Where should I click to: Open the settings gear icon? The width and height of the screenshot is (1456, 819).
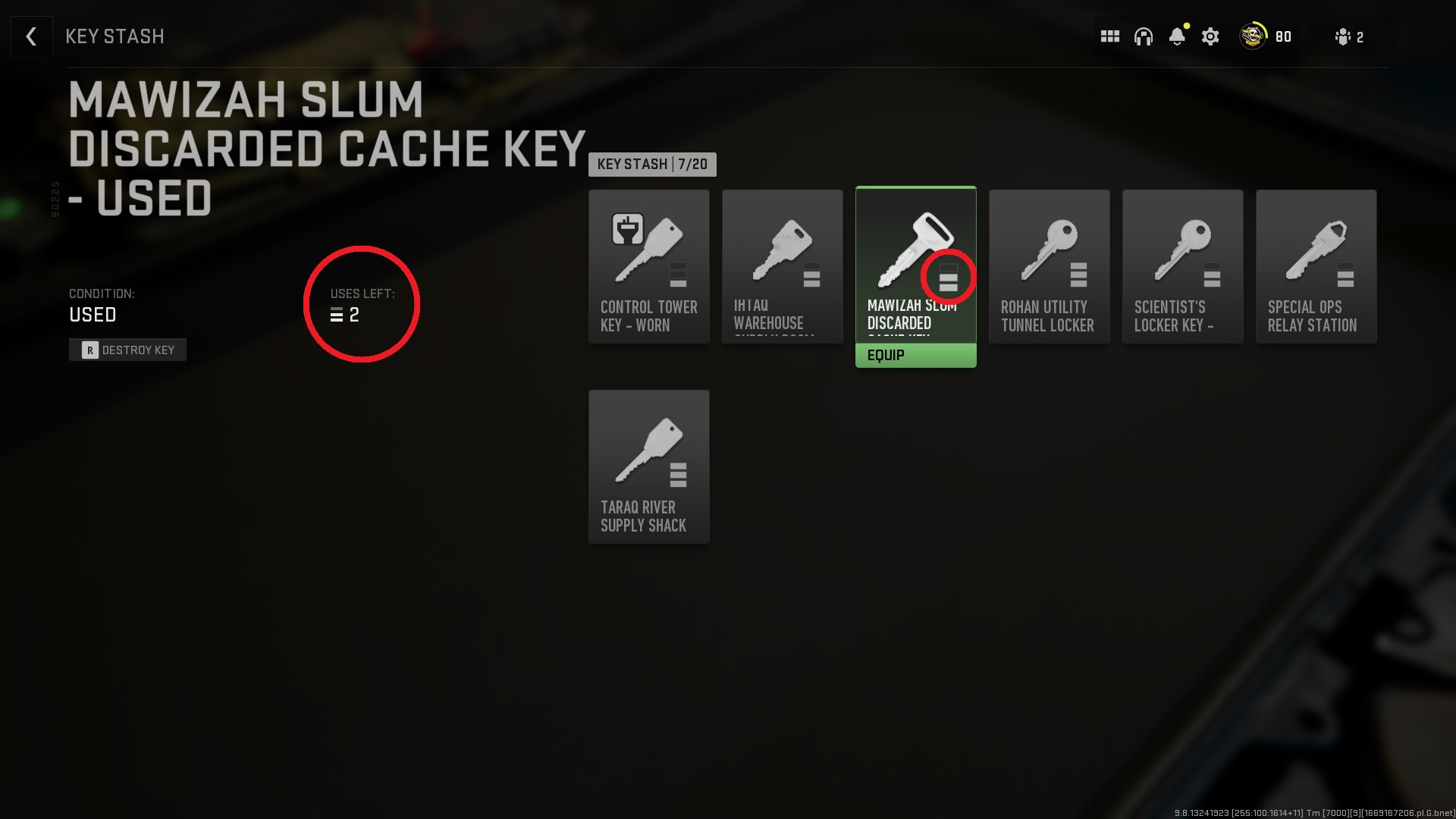(1210, 36)
